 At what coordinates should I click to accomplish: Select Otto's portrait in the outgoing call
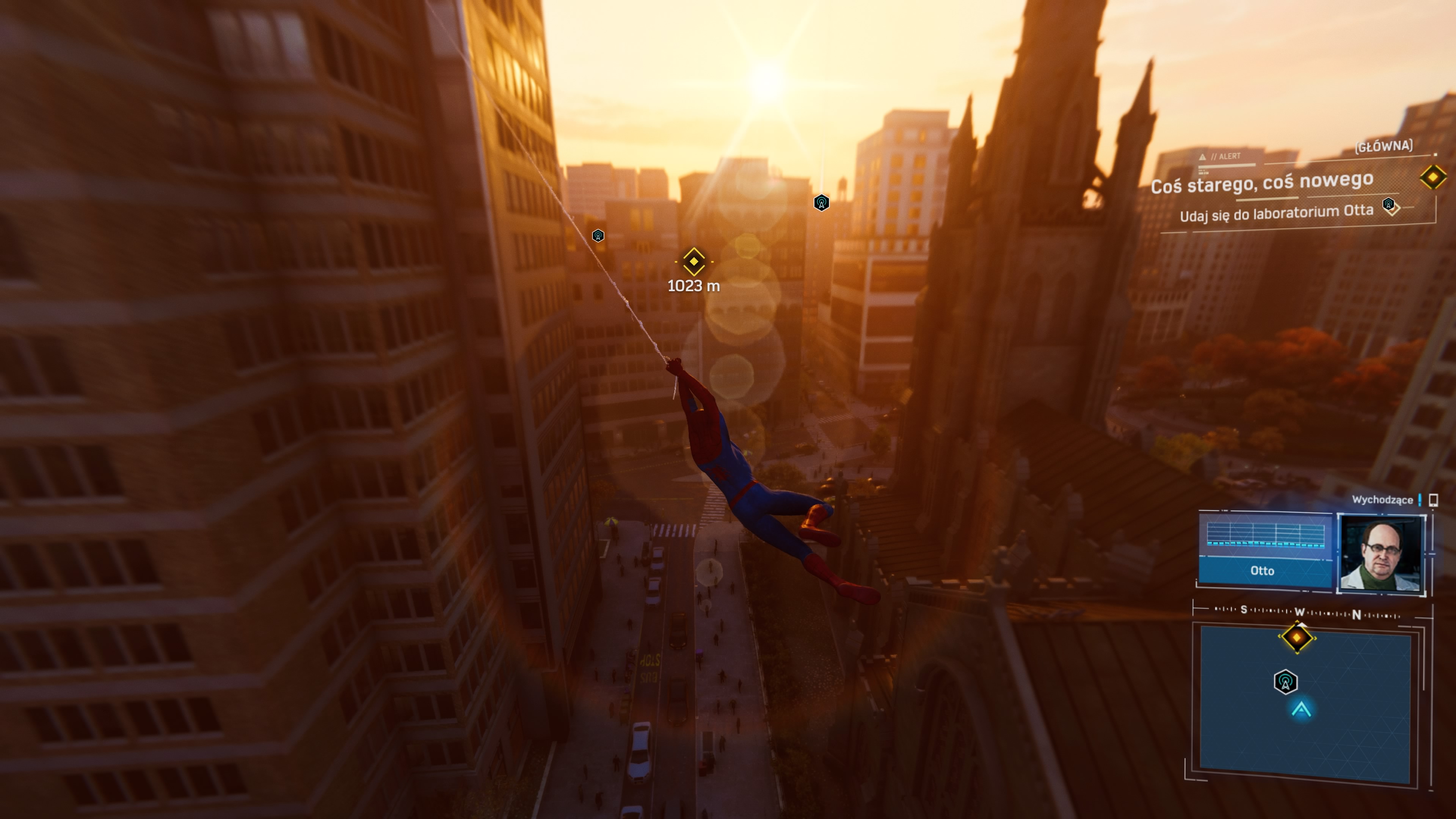pyautogui.click(x=1380, y=554)
